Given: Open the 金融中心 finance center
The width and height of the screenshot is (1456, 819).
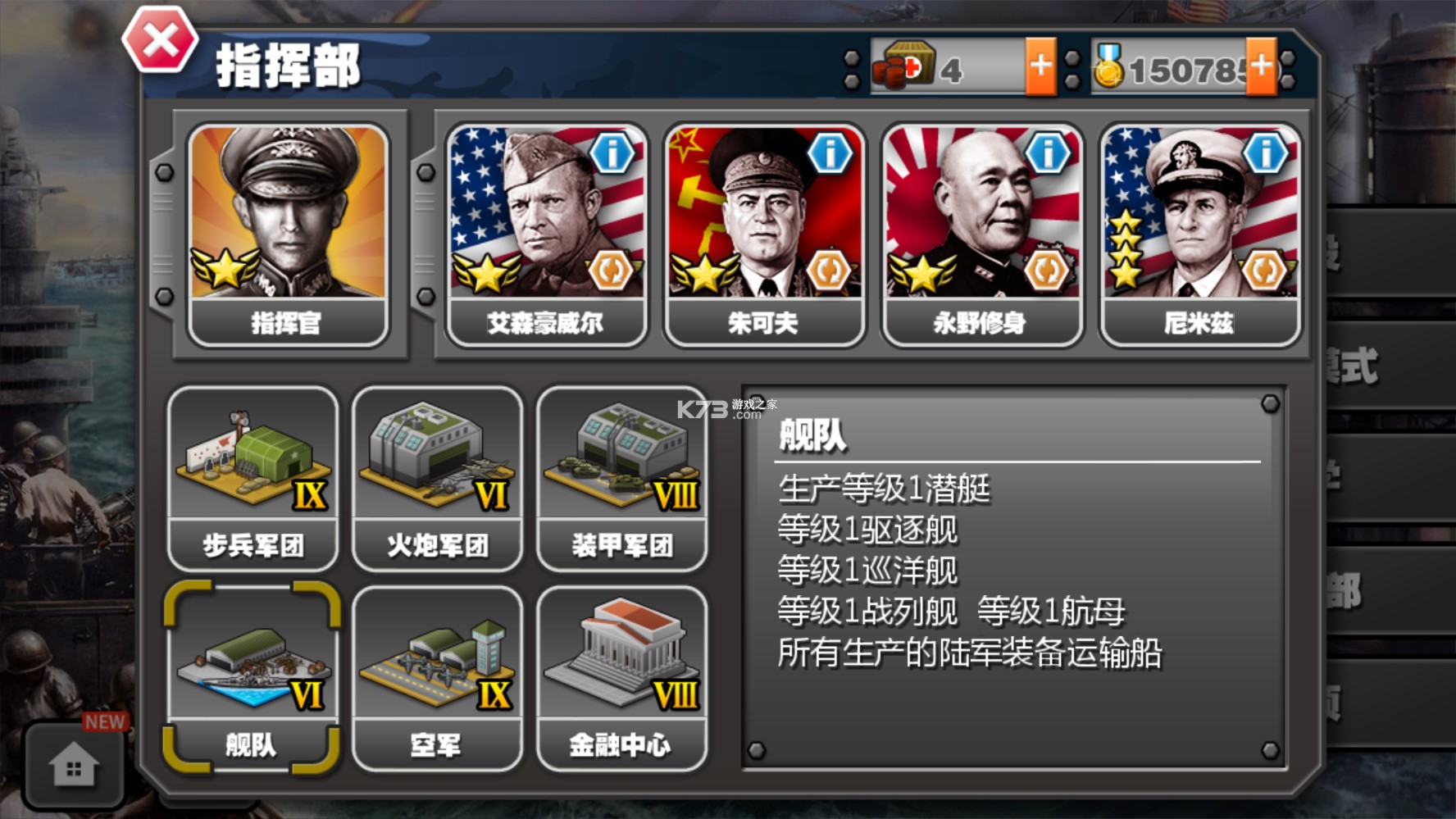Looking at the screenshot, I should pos(623,676).
